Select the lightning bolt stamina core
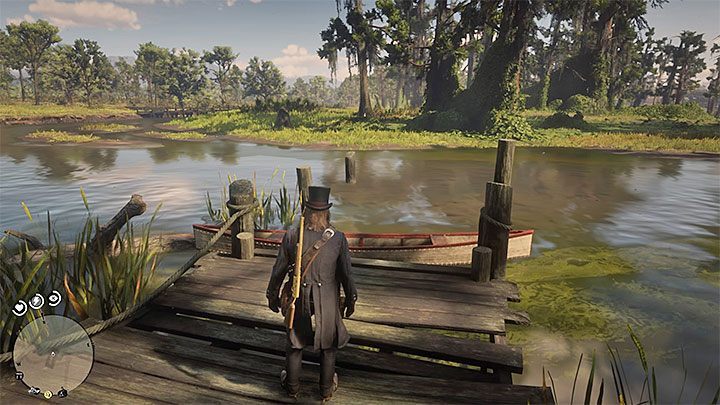This screenshot has height=405, width=720. (35, 301)
